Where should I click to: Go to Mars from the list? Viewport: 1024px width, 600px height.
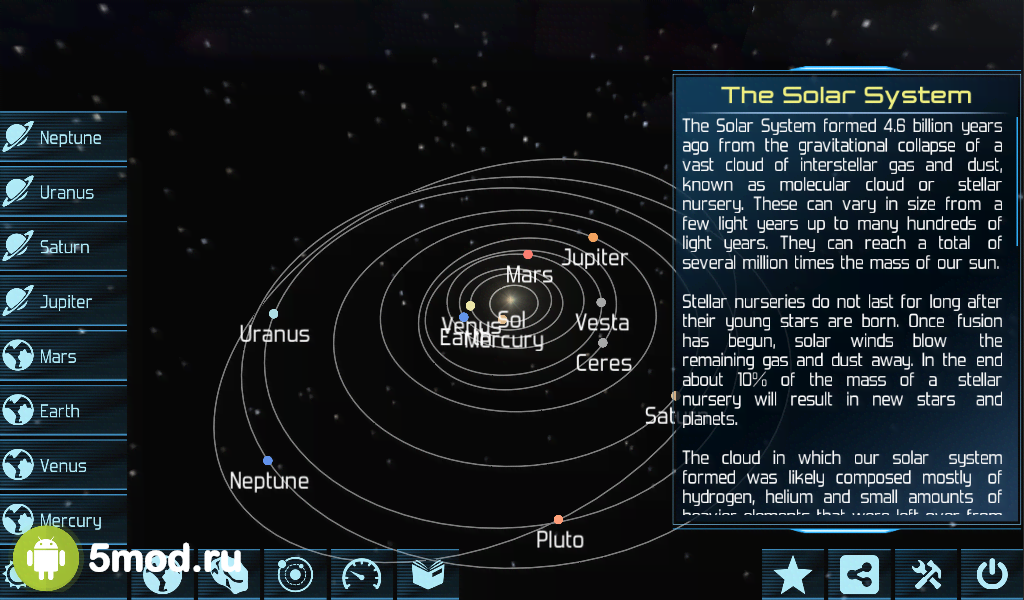tap(64, 357)
